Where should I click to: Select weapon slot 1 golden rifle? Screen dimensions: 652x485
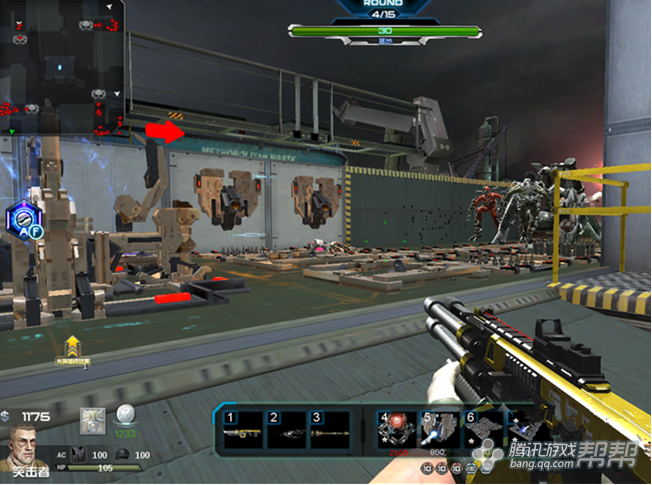point(241,431)
